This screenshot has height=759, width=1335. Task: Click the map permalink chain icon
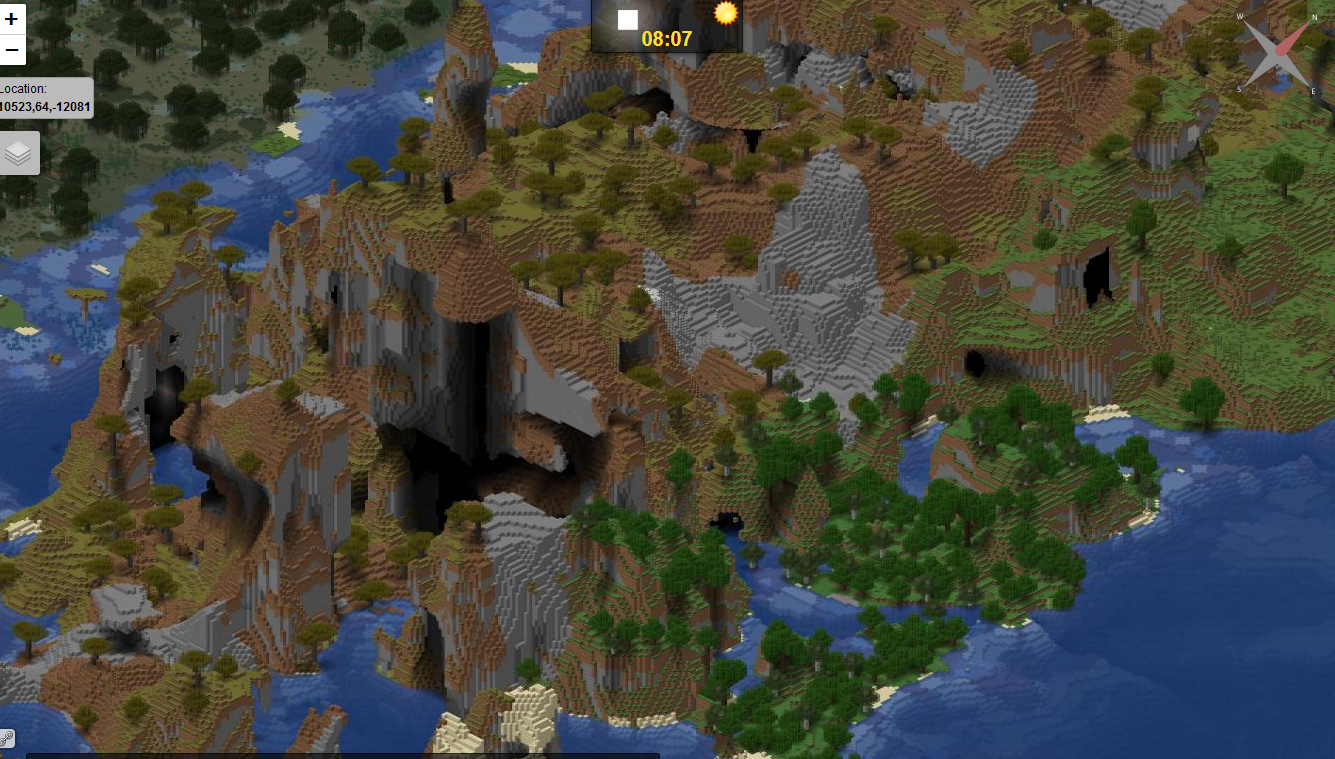click(x=7, y=739)
